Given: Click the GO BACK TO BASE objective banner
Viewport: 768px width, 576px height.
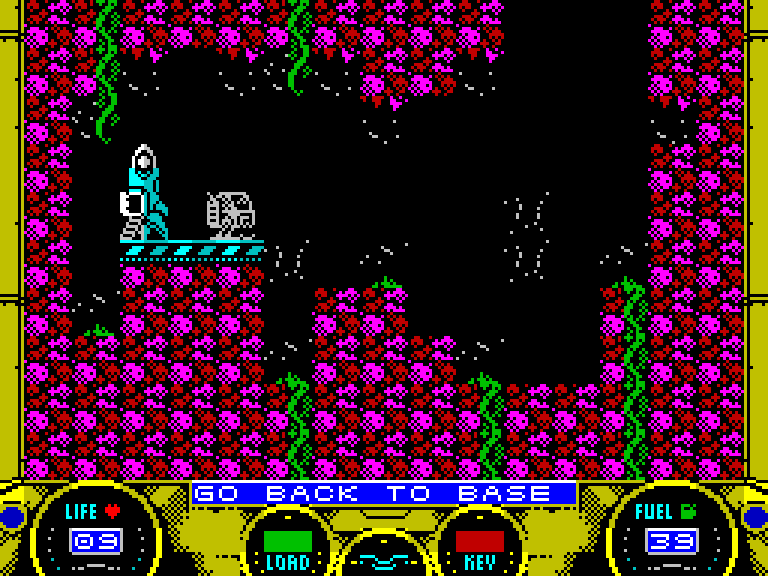Looking at the screenshot, I should pyautogui.click(x=384, y=494).
